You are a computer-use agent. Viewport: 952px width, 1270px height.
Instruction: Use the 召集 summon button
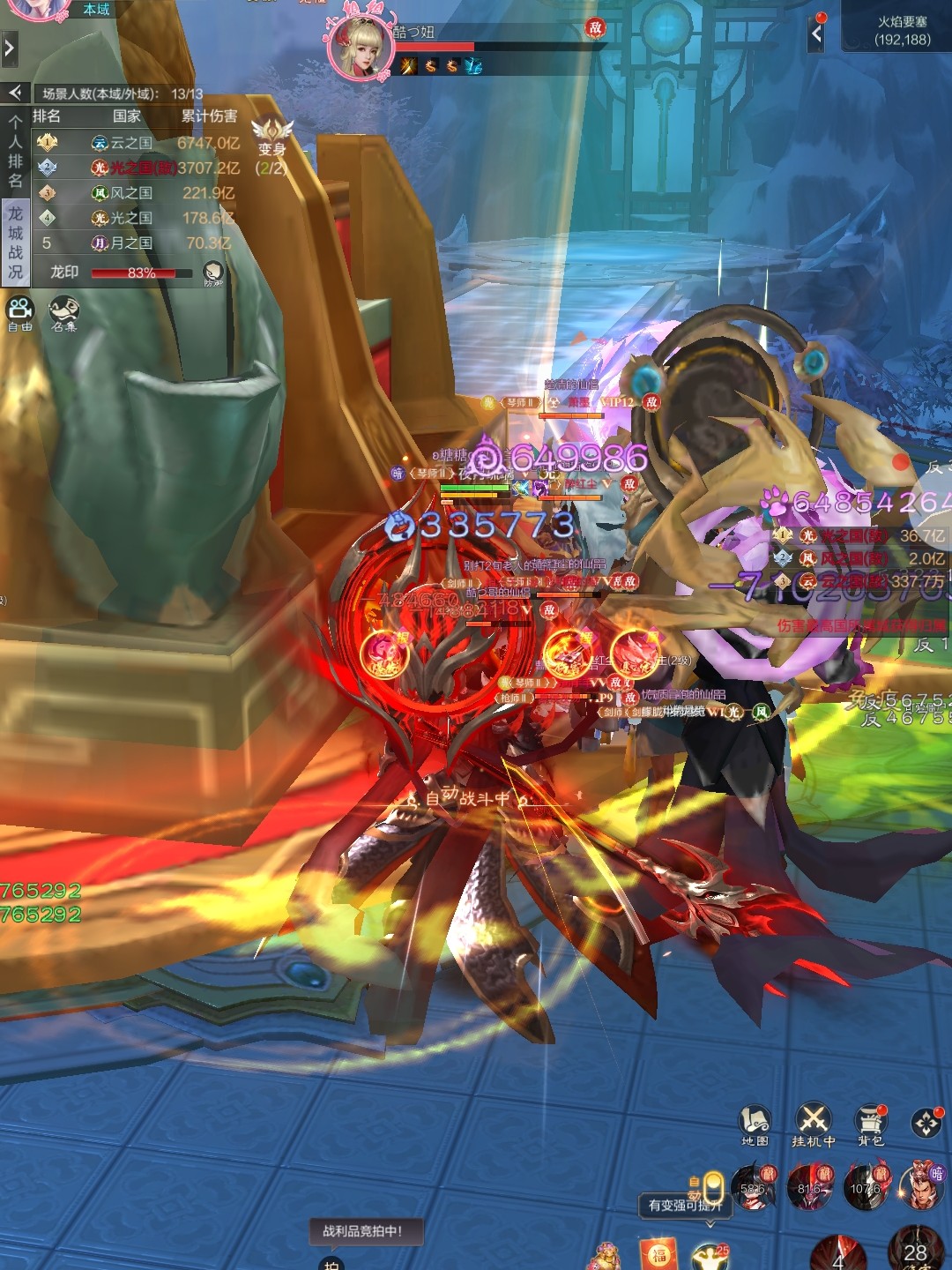point(63,311)
